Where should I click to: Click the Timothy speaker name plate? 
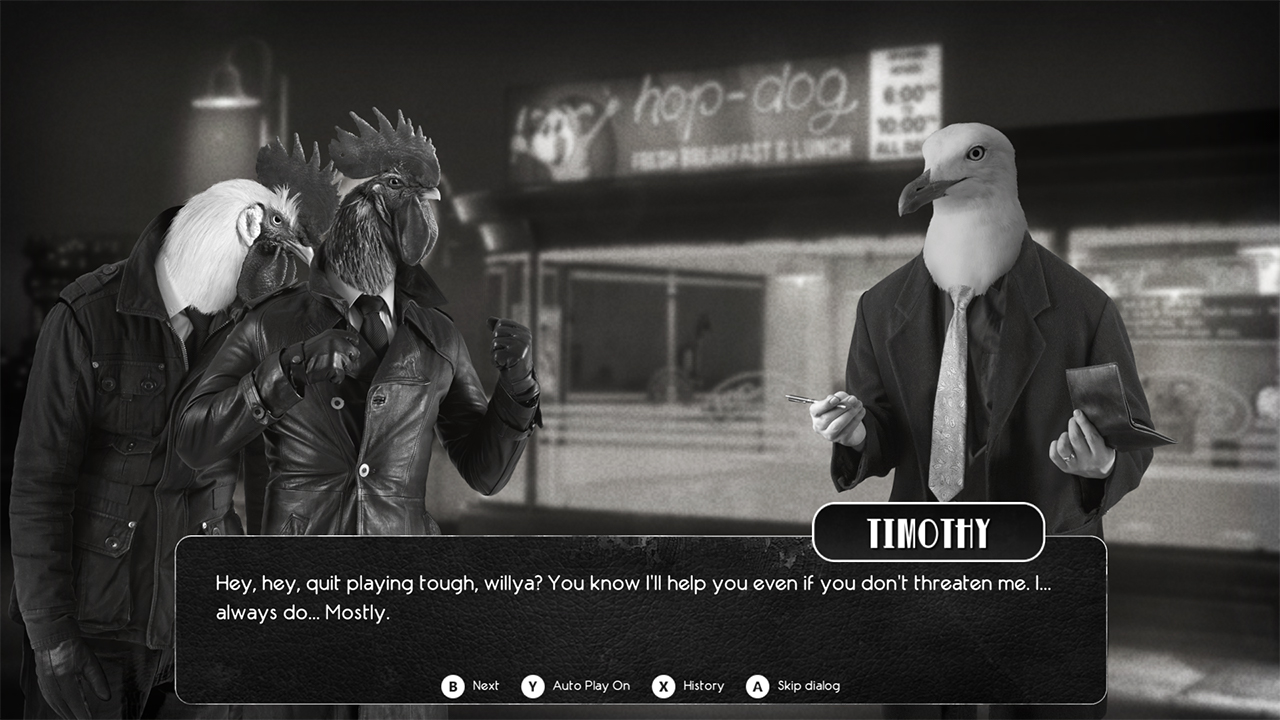(928, 531)
